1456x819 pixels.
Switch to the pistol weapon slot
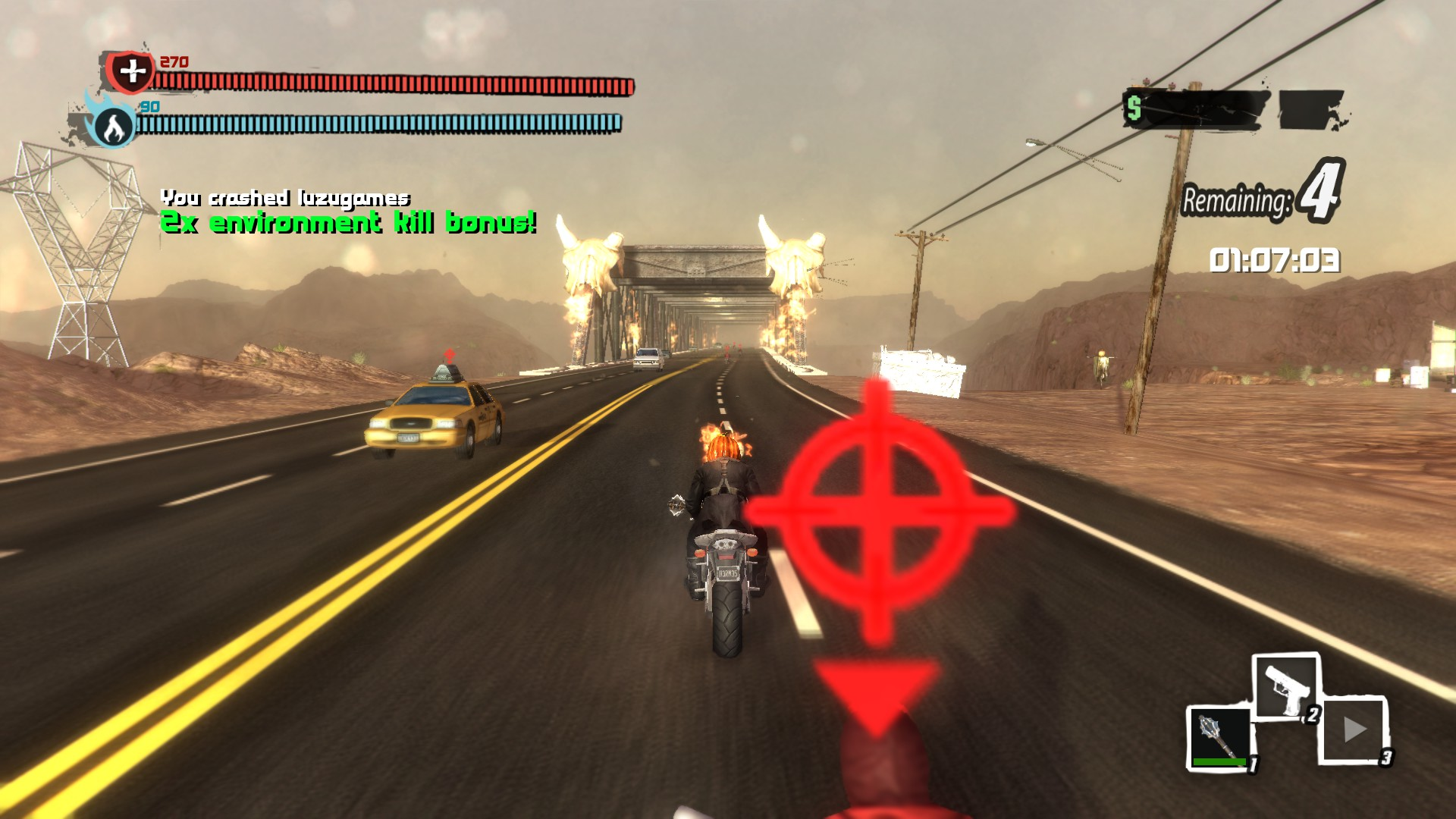1286,687
